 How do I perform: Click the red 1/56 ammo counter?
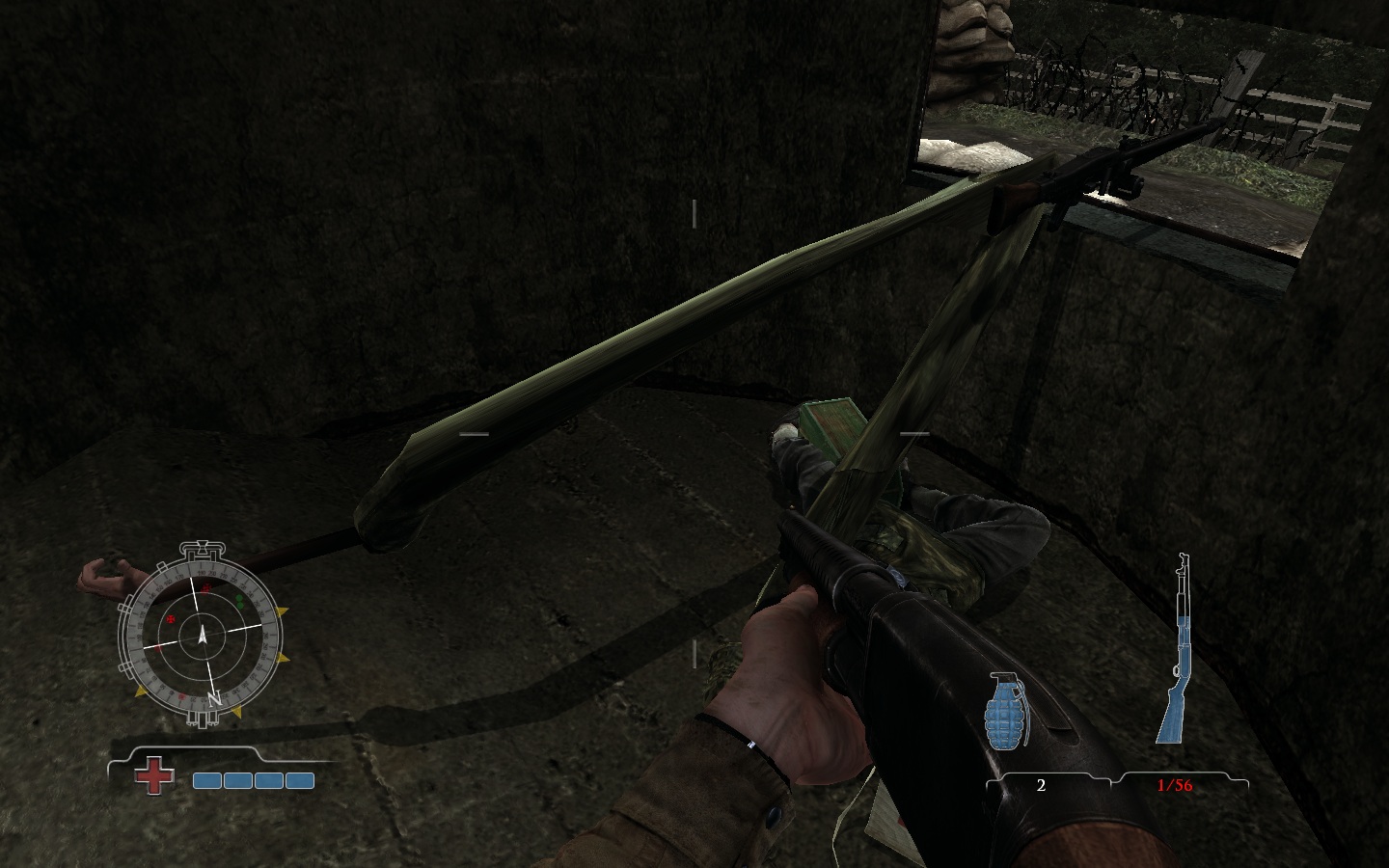(1173, 786)
